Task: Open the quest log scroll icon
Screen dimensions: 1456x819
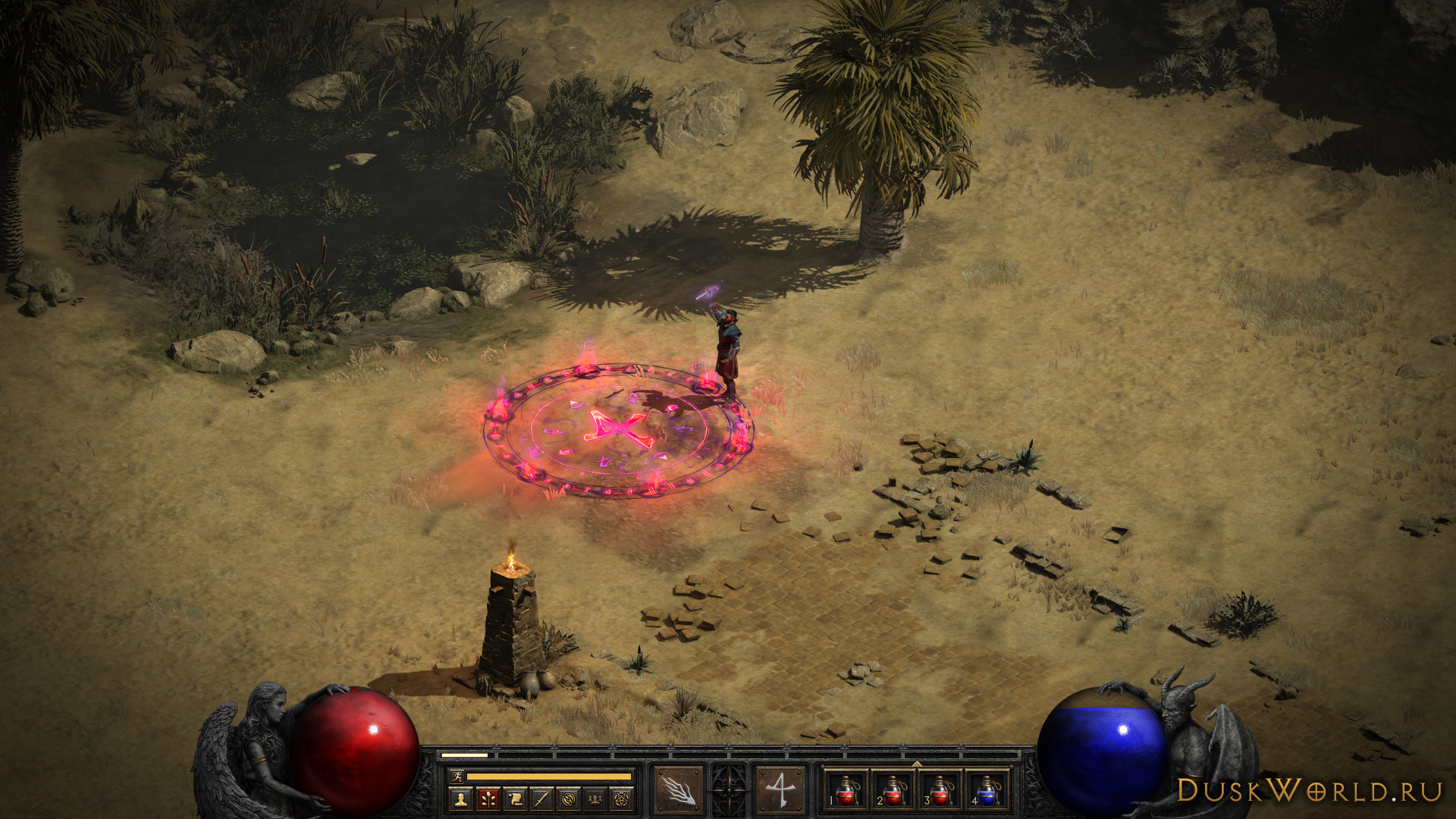Action: pos(515,799)
